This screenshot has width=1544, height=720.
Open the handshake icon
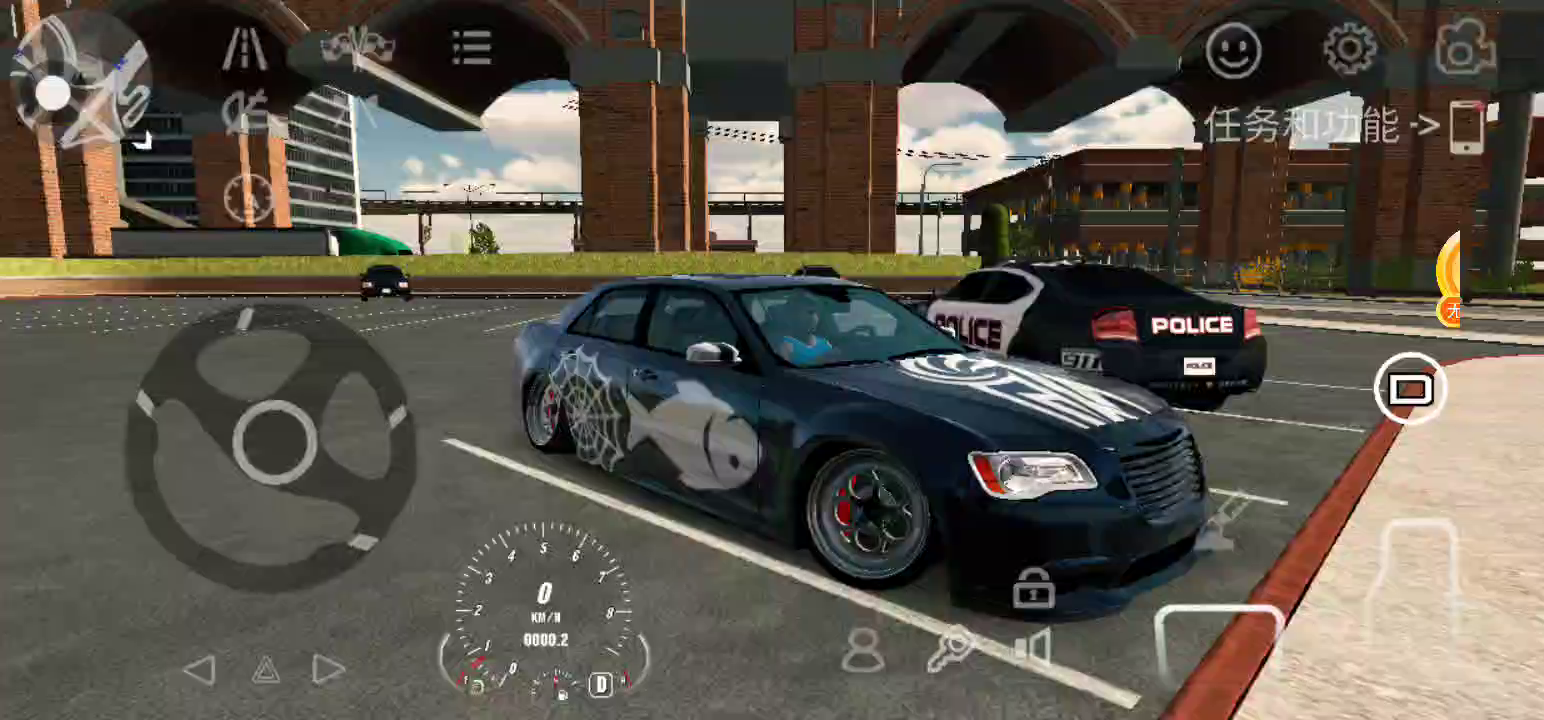coord(357,47)
